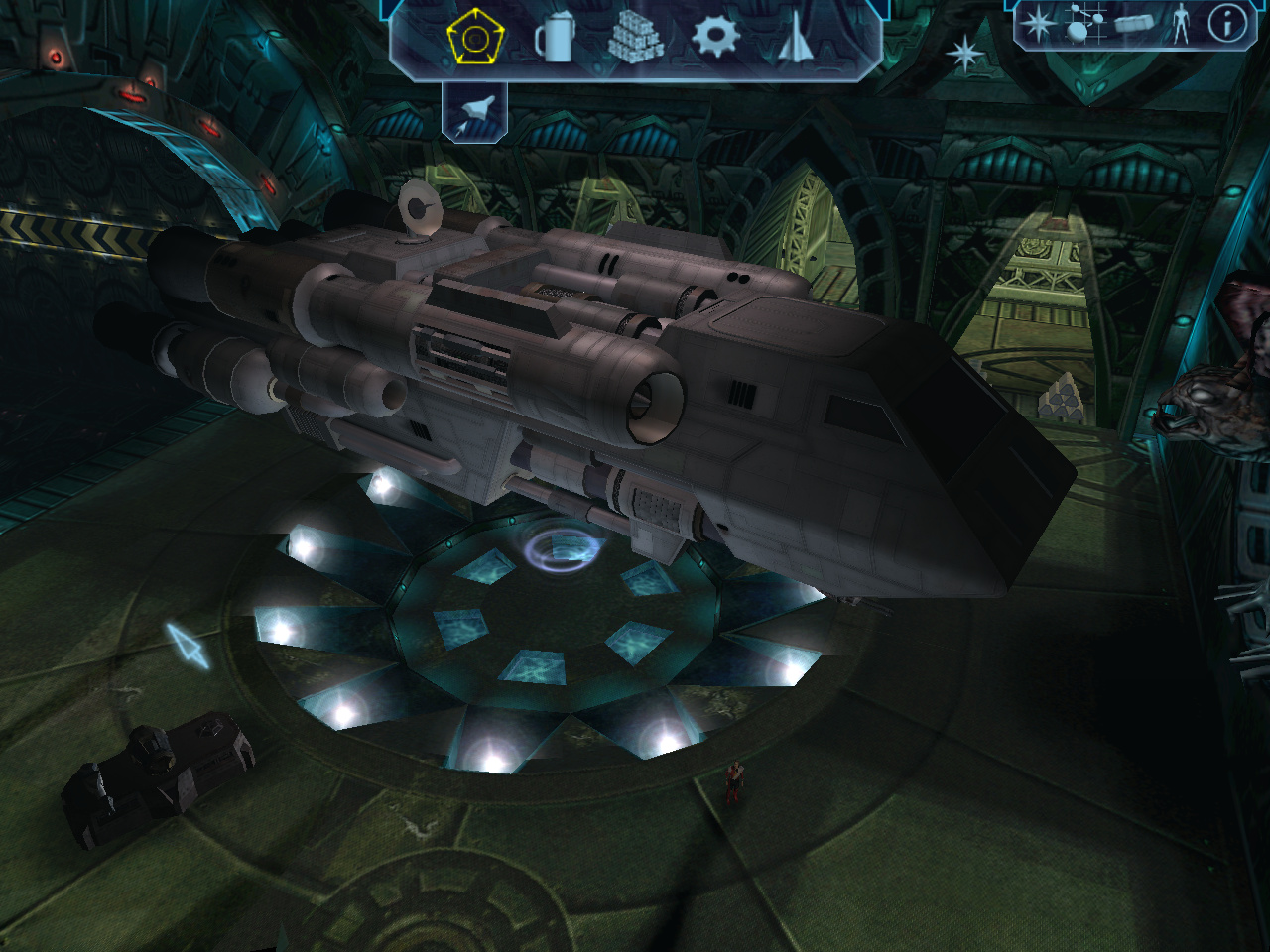Screen dimensions: 1270x952
Task: Open the navigation map grid icon
Action: (x=1081, y=25)
